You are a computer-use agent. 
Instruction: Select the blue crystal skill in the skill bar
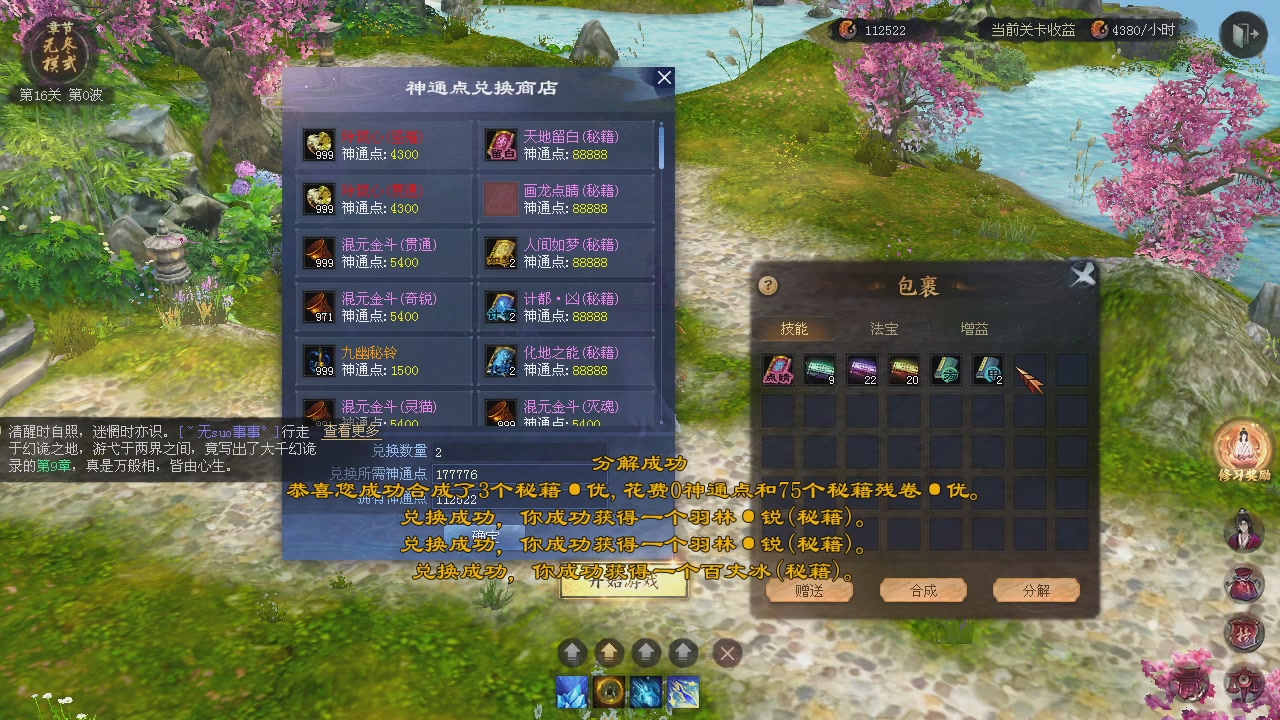coord(572,693)
